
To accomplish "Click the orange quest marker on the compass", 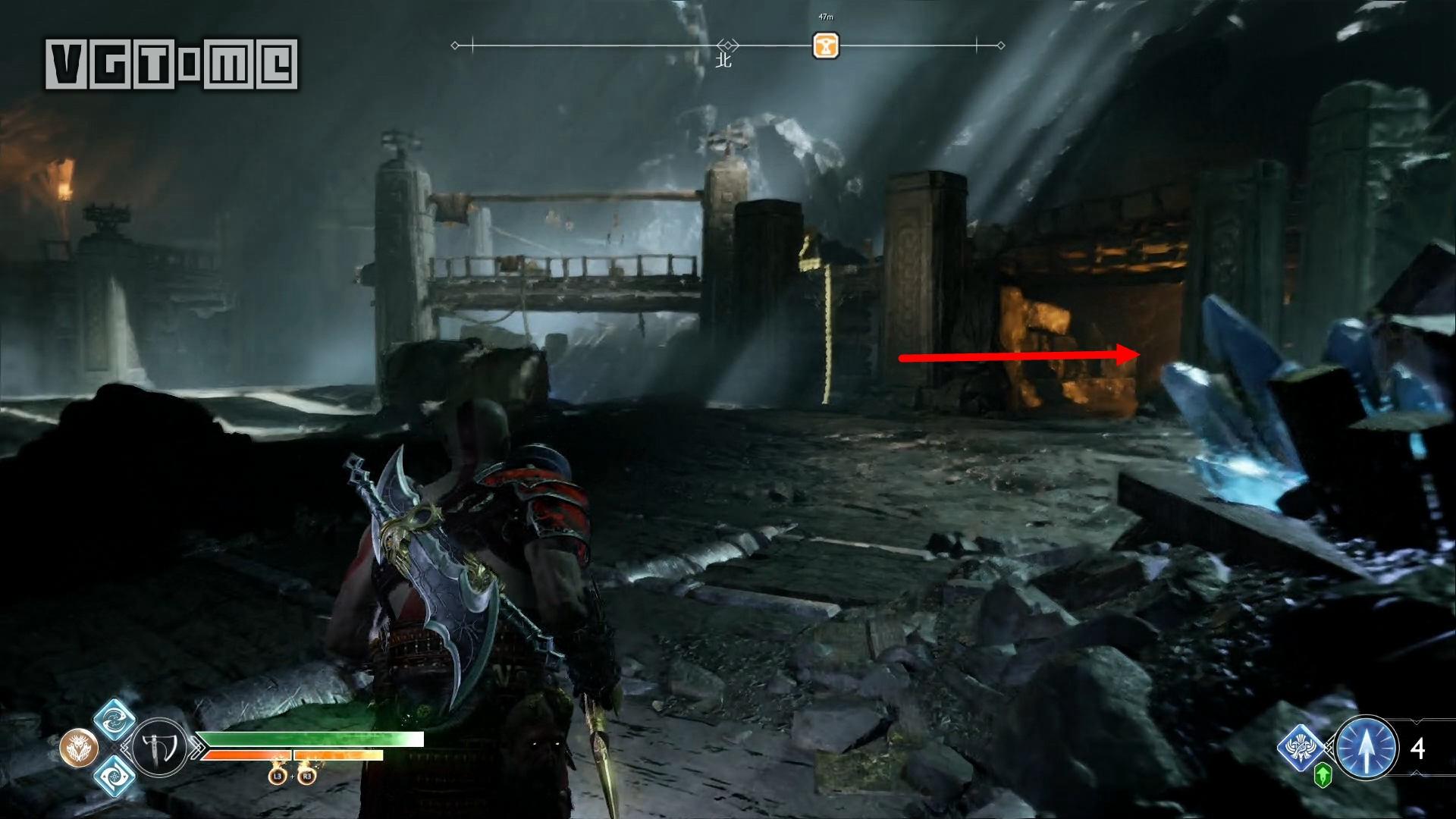I will coord(825,45).
